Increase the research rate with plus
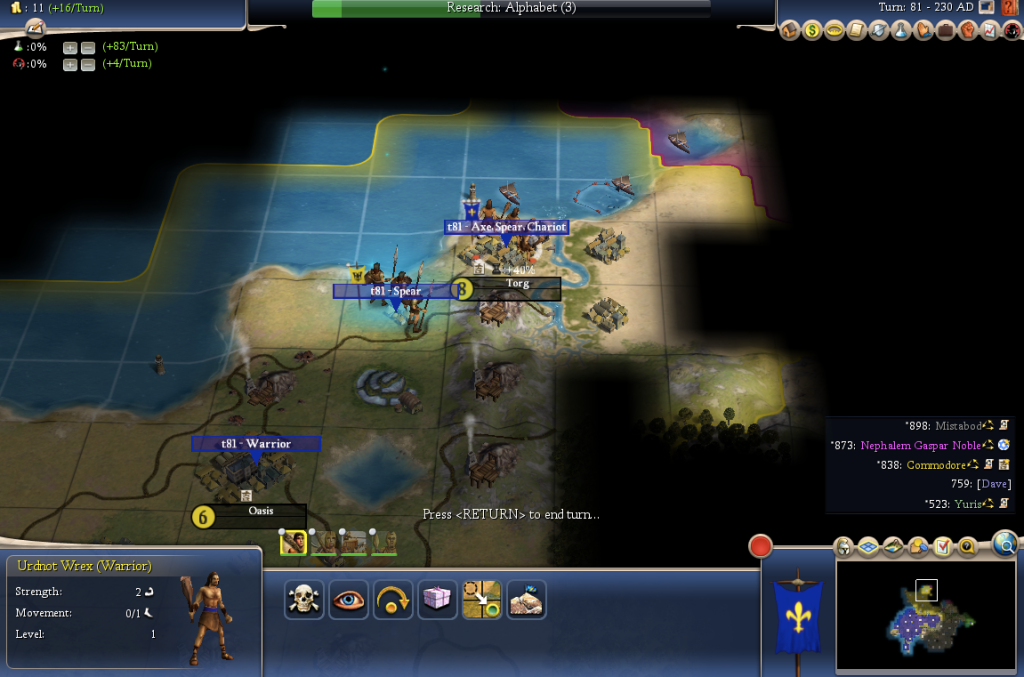1024x677 pixels. (x=70, y=47)
